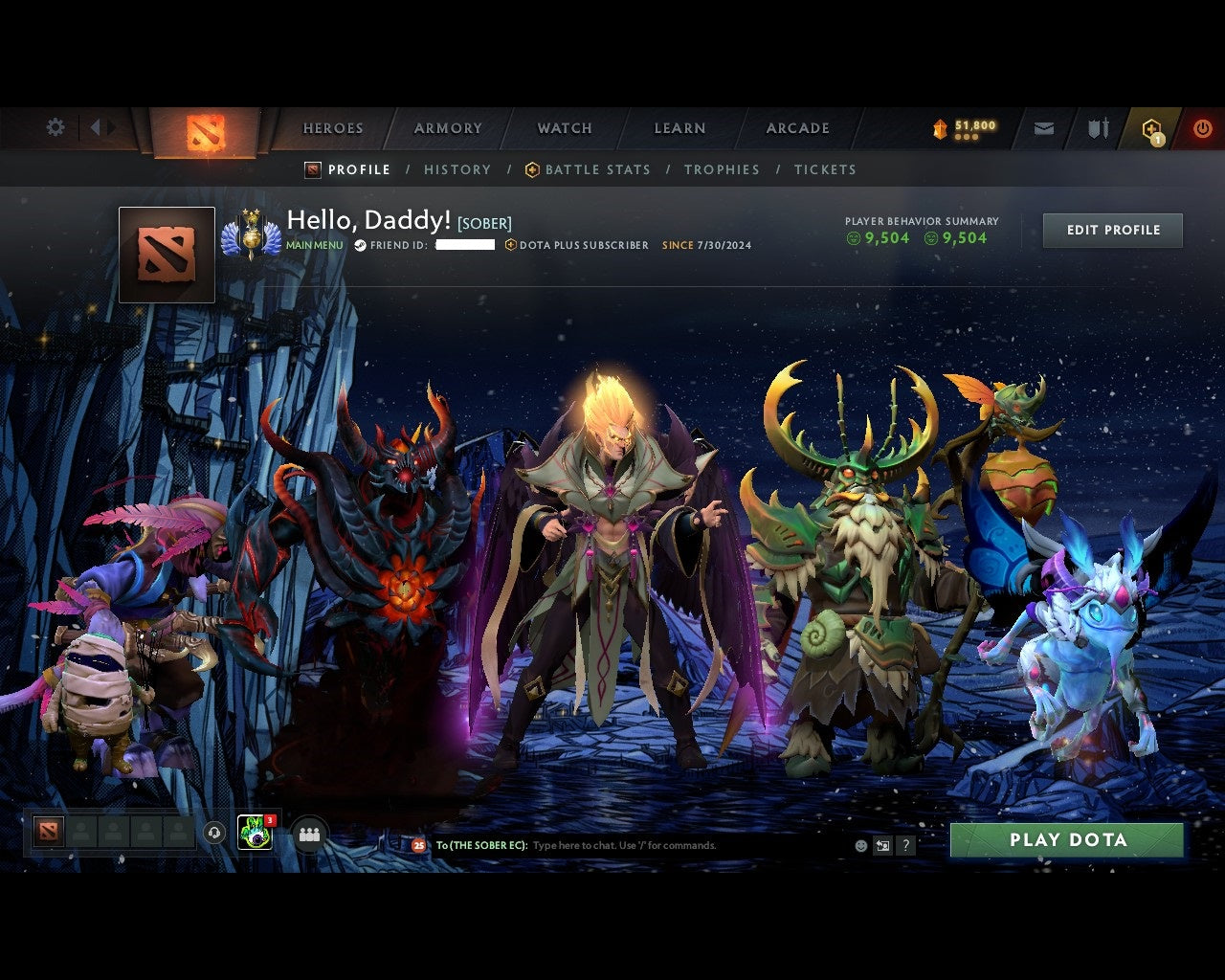
Task: Switch to the Trophies tab
Action: pos(722,169)
